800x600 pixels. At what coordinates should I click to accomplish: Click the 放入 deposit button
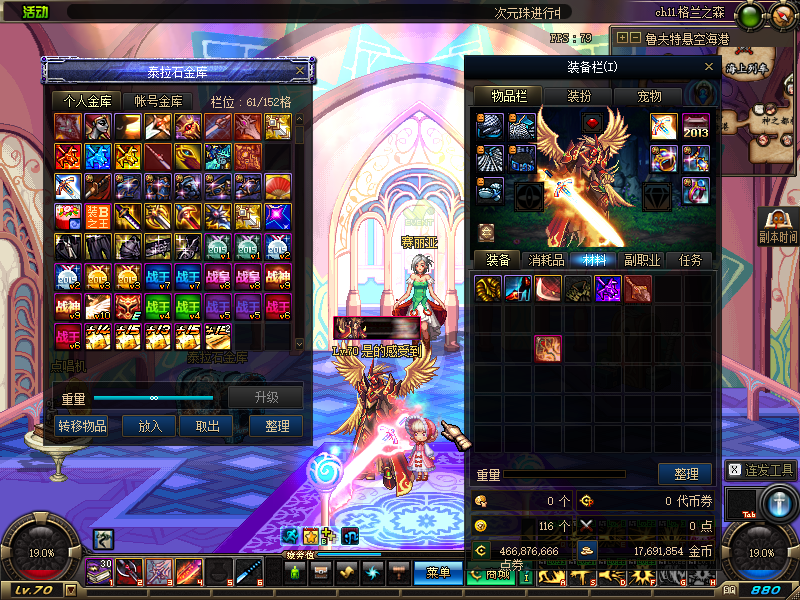point(150,426)
